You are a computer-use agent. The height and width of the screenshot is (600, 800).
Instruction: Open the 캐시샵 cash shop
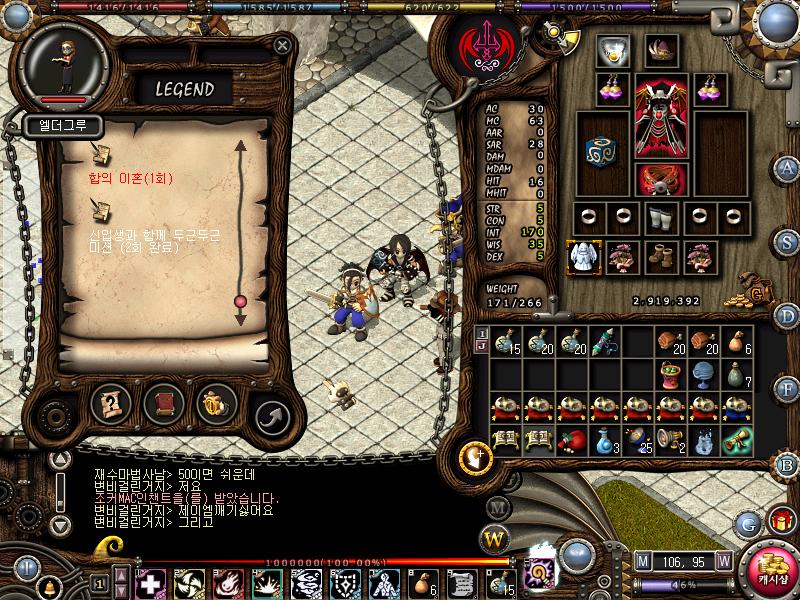coord(772,571)
